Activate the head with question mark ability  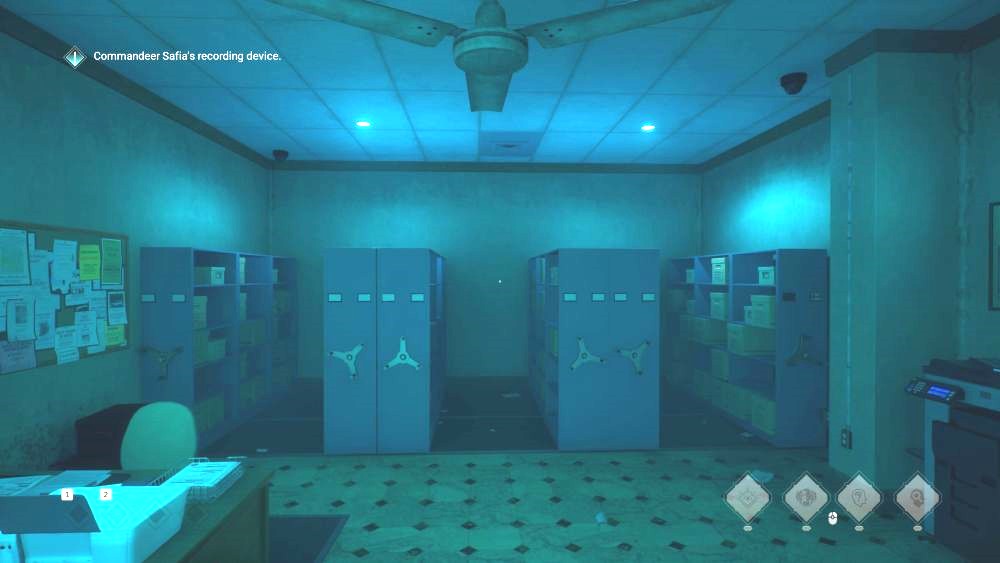pyautogui.click(x=858, y=495)
